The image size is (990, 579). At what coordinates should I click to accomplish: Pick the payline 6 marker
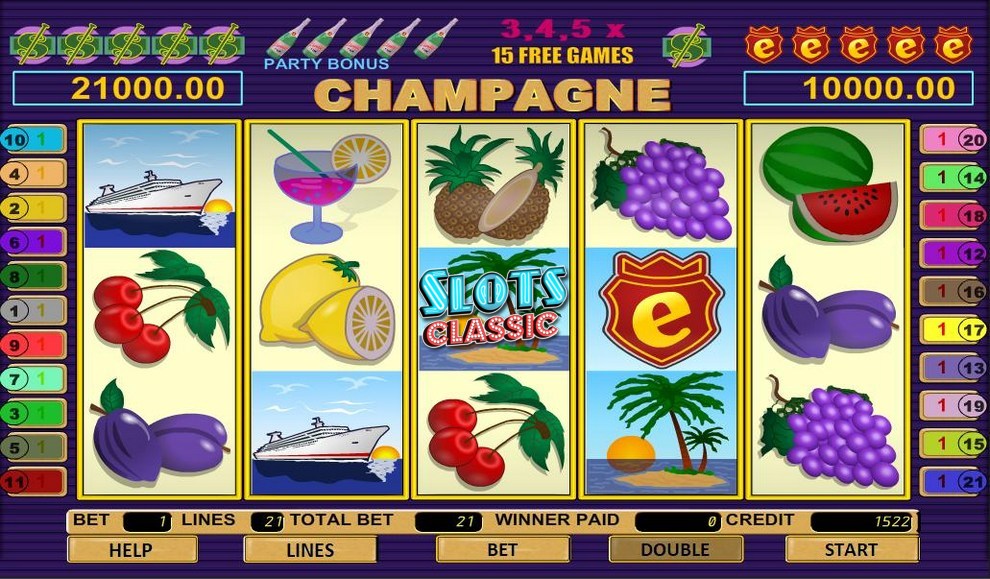(x=33, y=242)
